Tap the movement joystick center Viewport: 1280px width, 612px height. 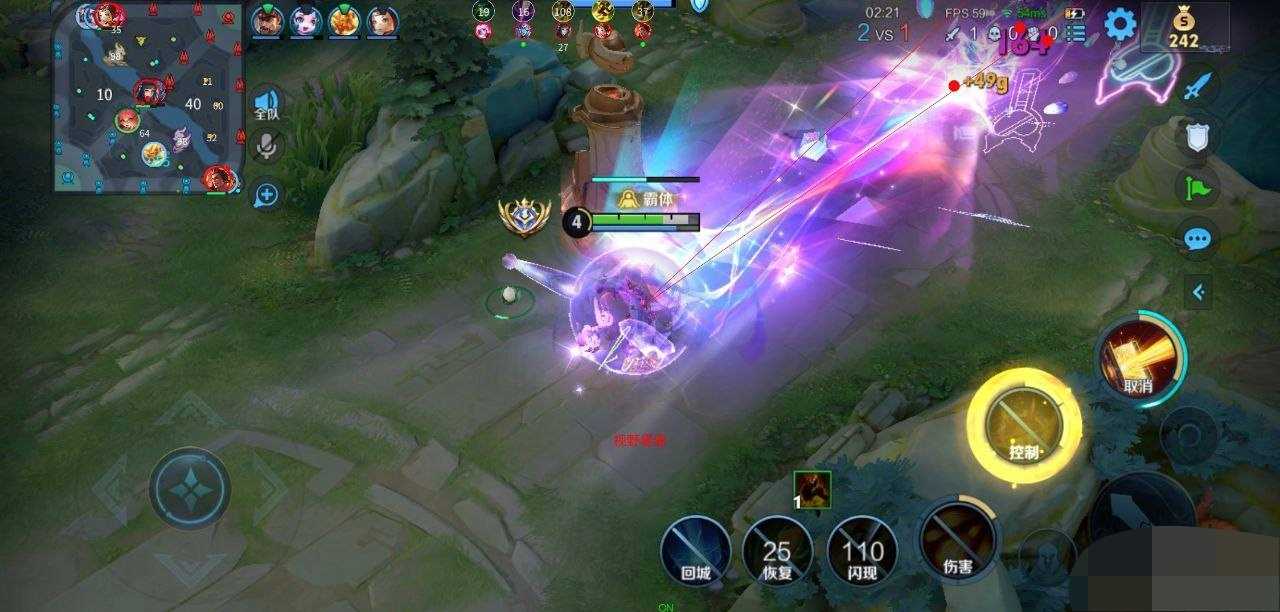click(x=190, y=489)
